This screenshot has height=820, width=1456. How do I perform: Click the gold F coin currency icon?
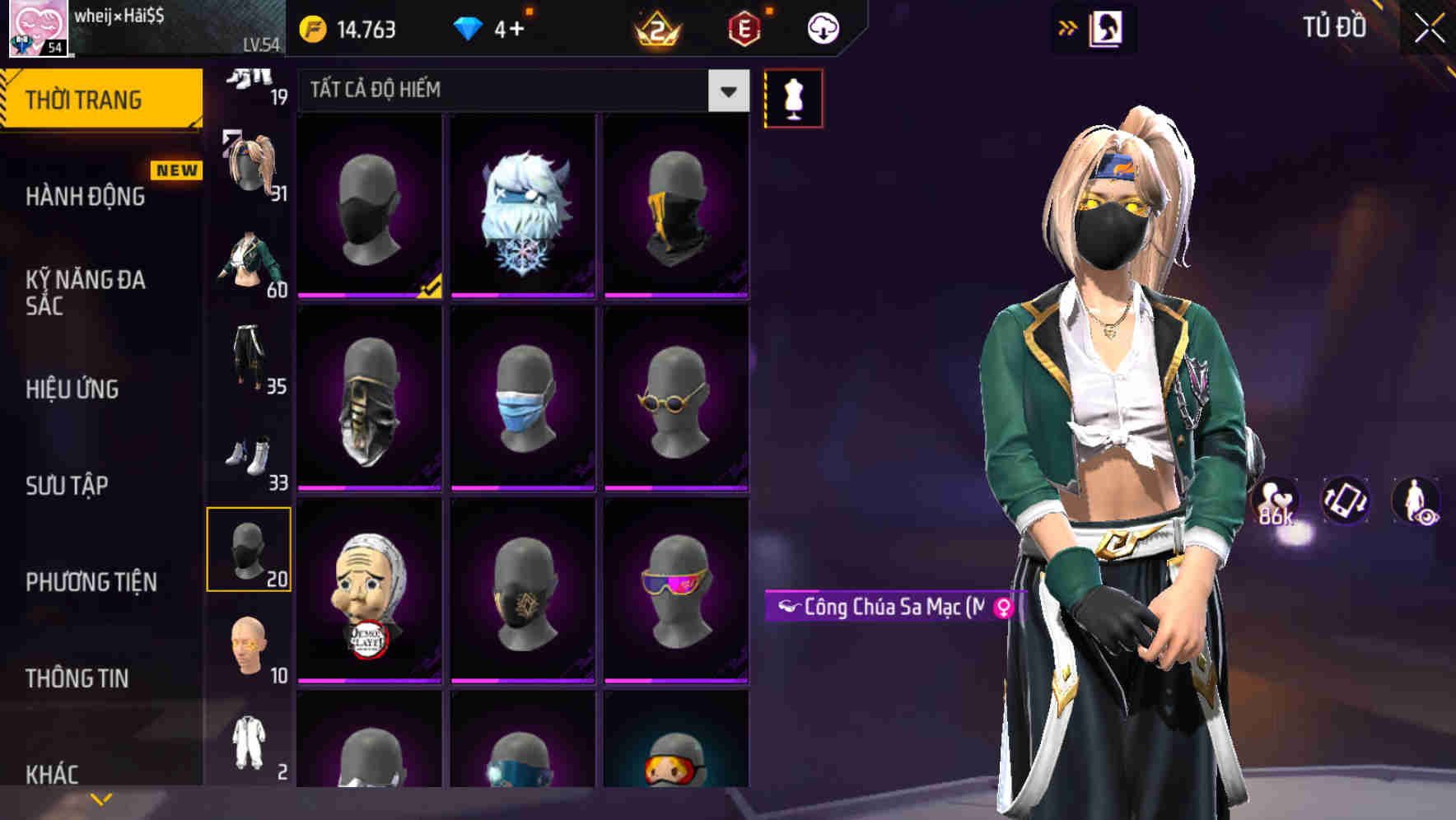click(312, 27)
